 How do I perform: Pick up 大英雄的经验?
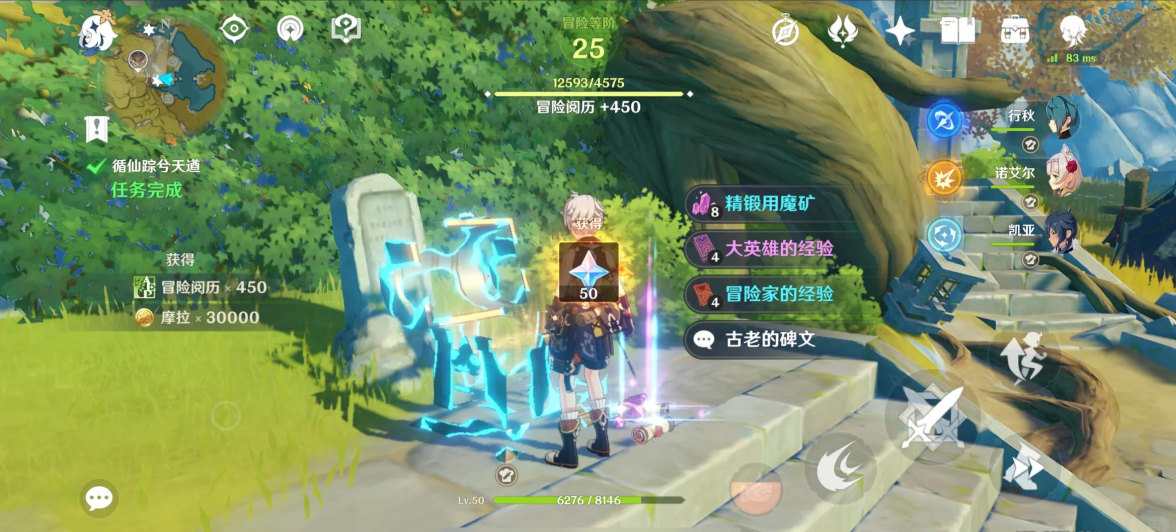[x=768, y=248]
